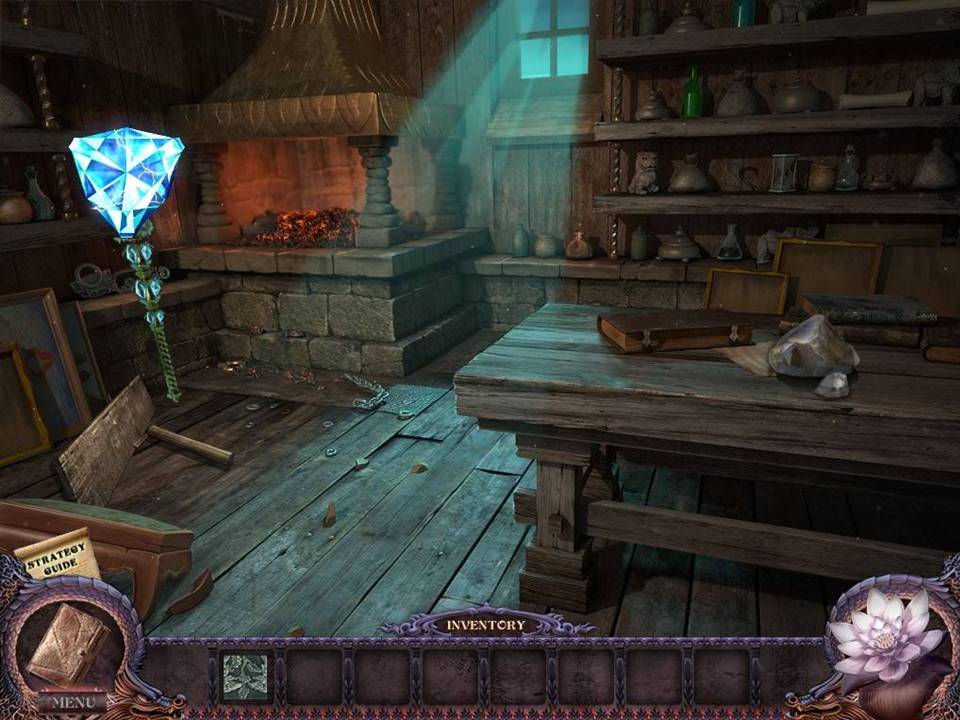Open the Strategy Guide
The image size is (960, 720).
click(58, 556)
